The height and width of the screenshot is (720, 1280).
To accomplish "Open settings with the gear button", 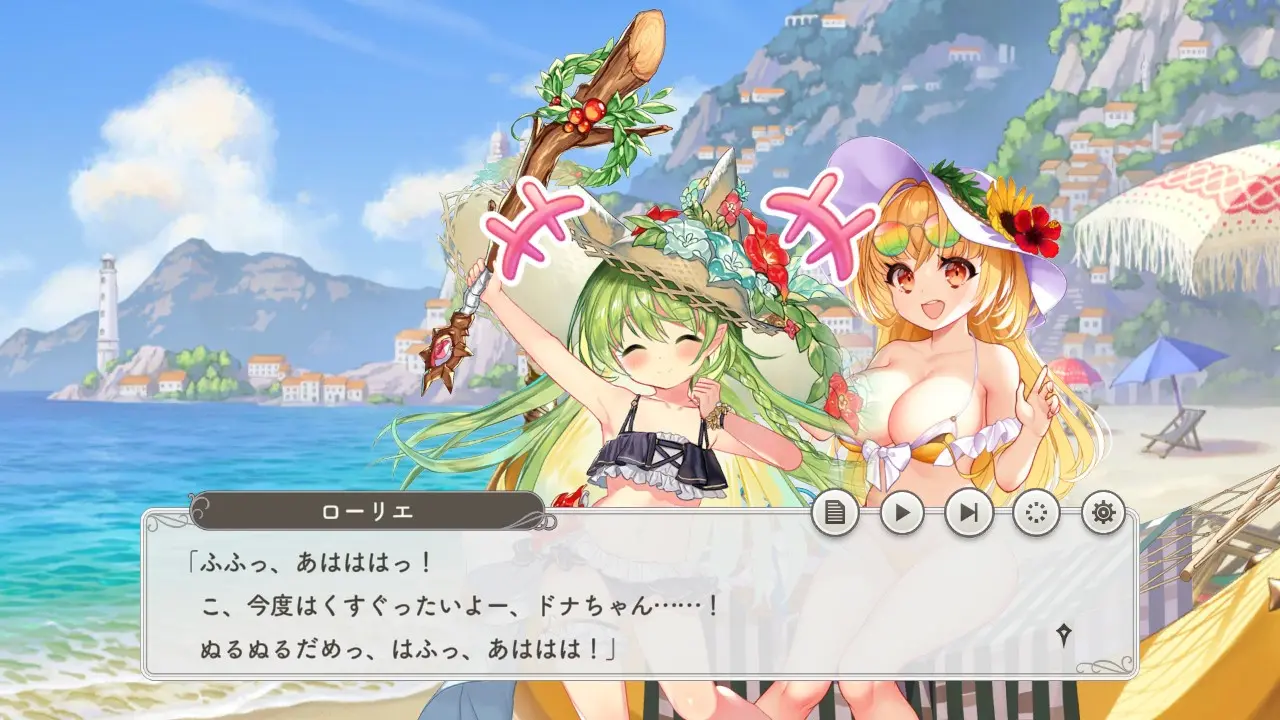I will coord(1103,513).
